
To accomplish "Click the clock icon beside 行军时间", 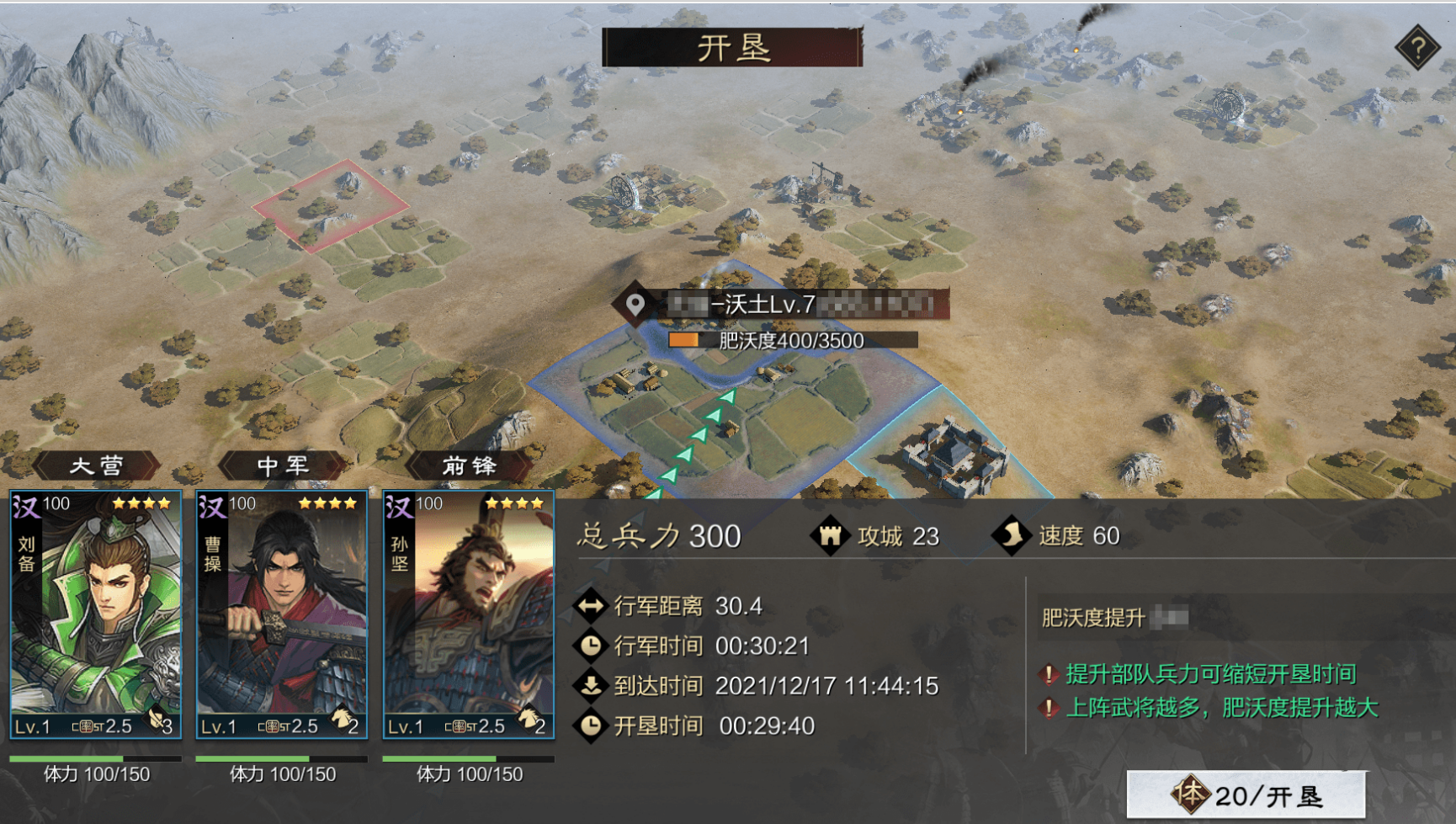I will [592, 646].
